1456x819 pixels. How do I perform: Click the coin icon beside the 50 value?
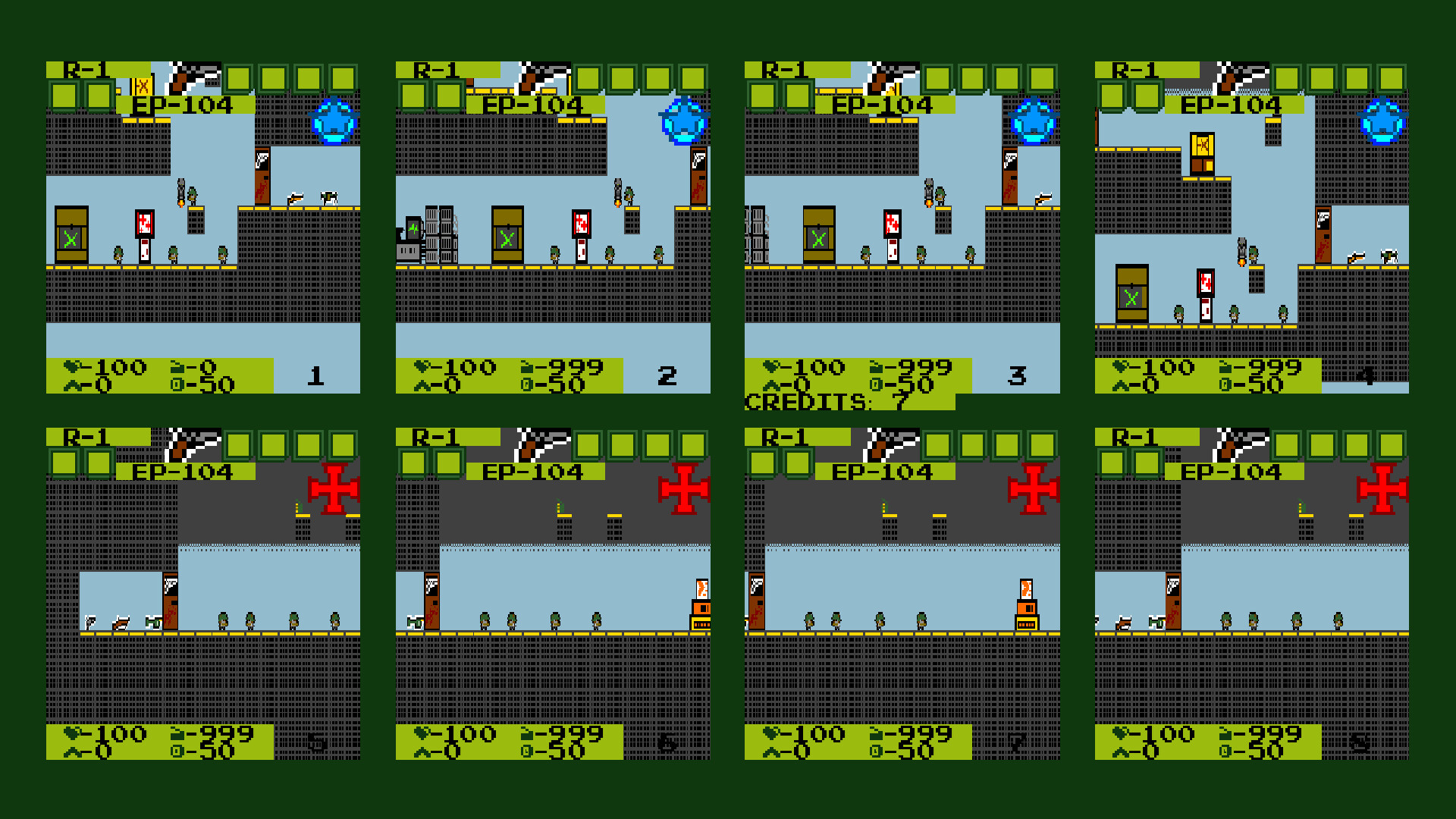(176, 385)
